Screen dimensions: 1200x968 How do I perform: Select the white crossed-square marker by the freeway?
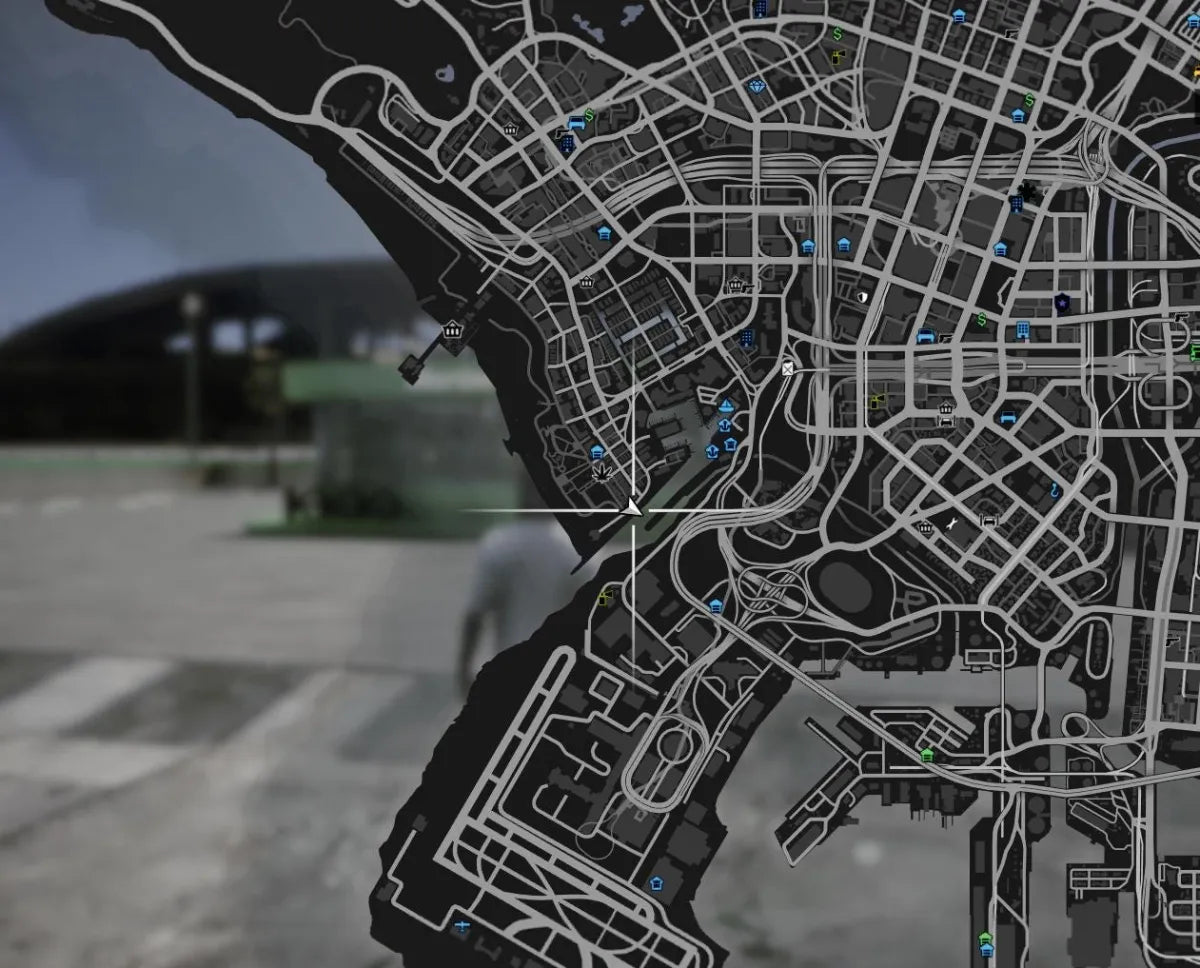[x=790, y=368]
